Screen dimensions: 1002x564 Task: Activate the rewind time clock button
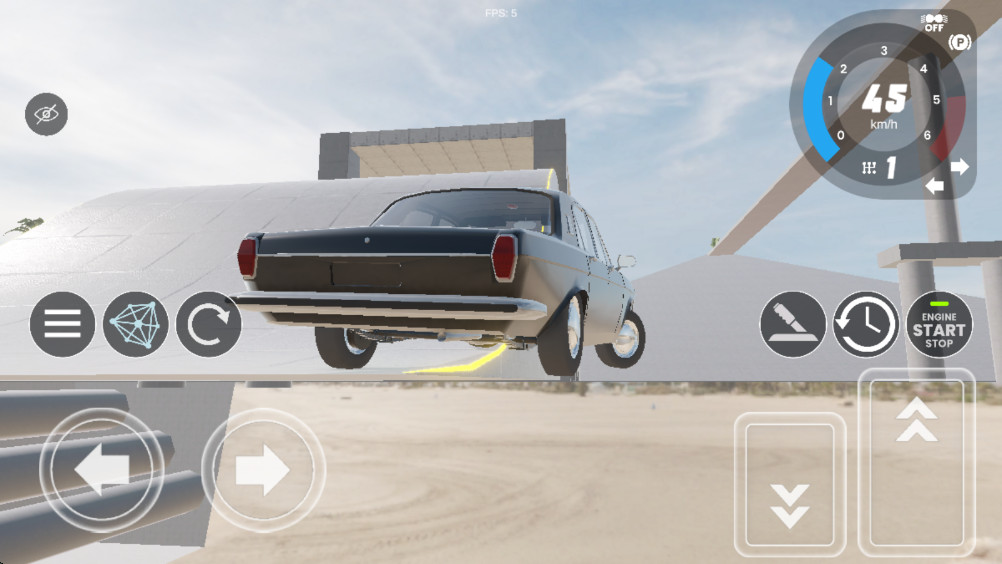(866, 324)
